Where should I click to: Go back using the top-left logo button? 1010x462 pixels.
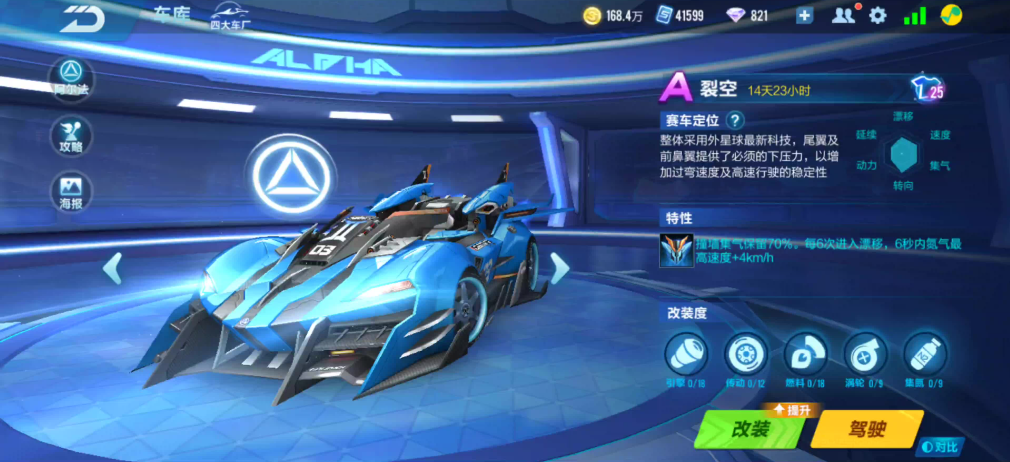[80, 17]
